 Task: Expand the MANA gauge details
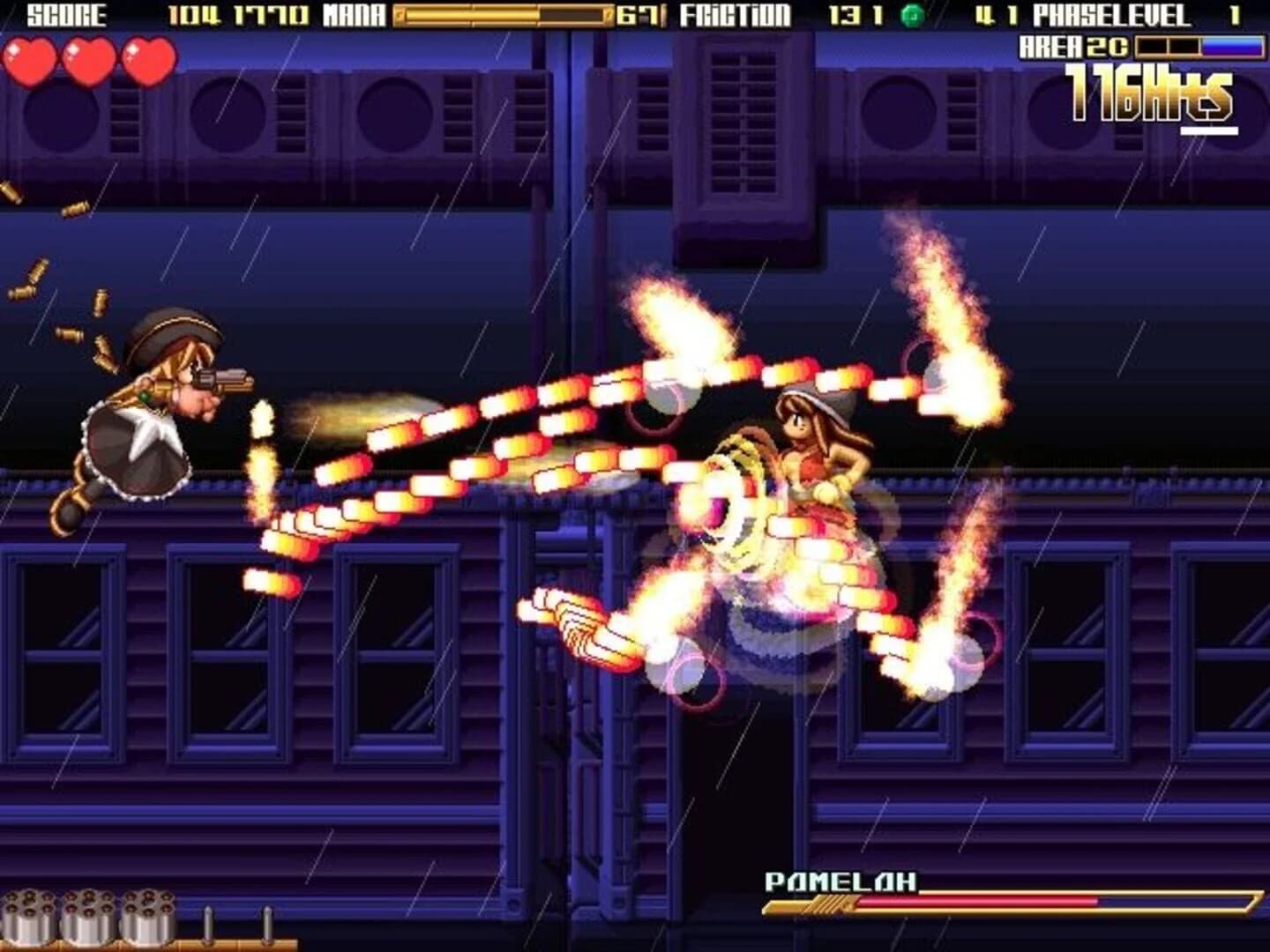[503, 15]
